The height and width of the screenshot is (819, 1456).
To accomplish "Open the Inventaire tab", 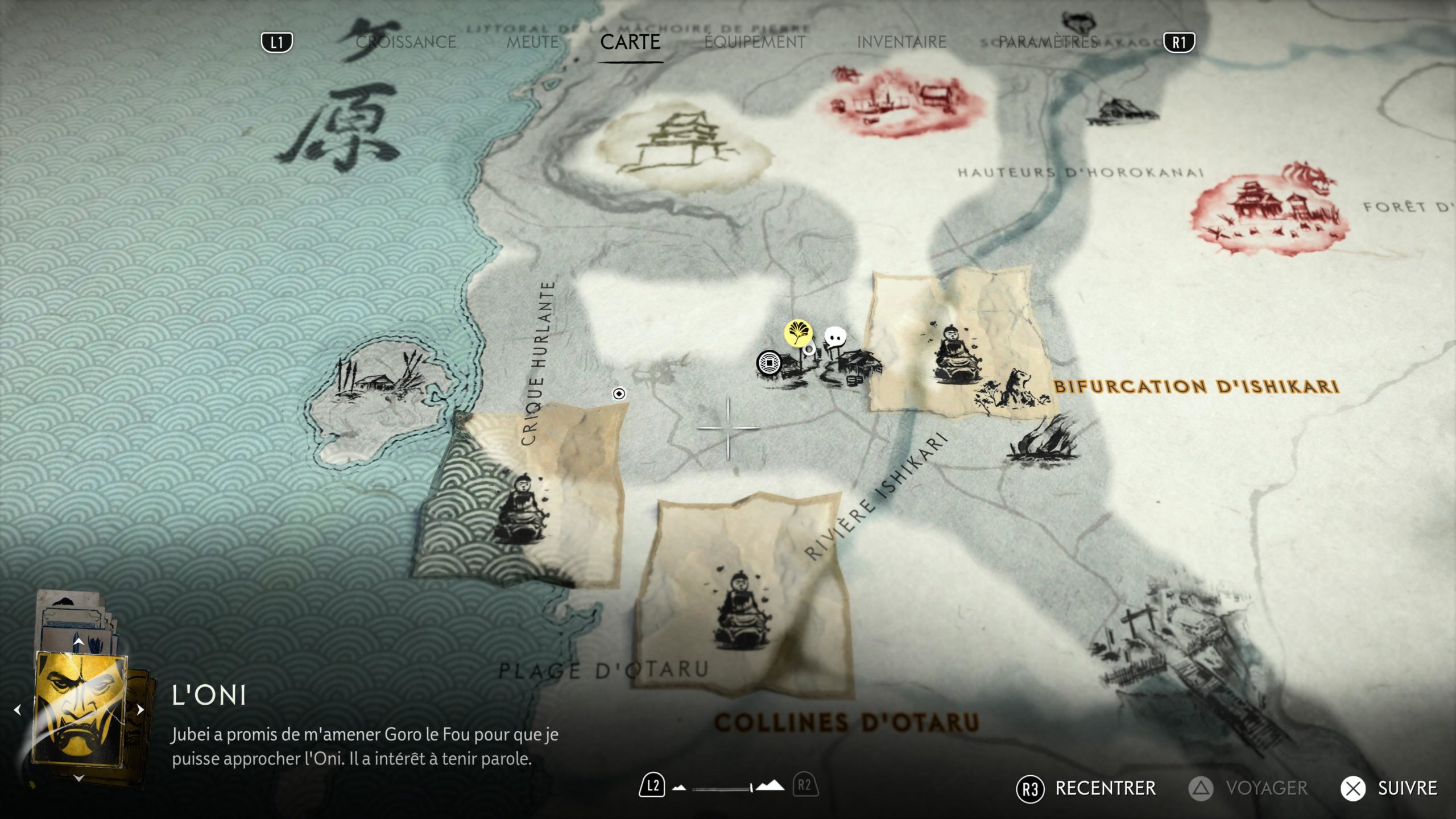I will coord(901,42).
